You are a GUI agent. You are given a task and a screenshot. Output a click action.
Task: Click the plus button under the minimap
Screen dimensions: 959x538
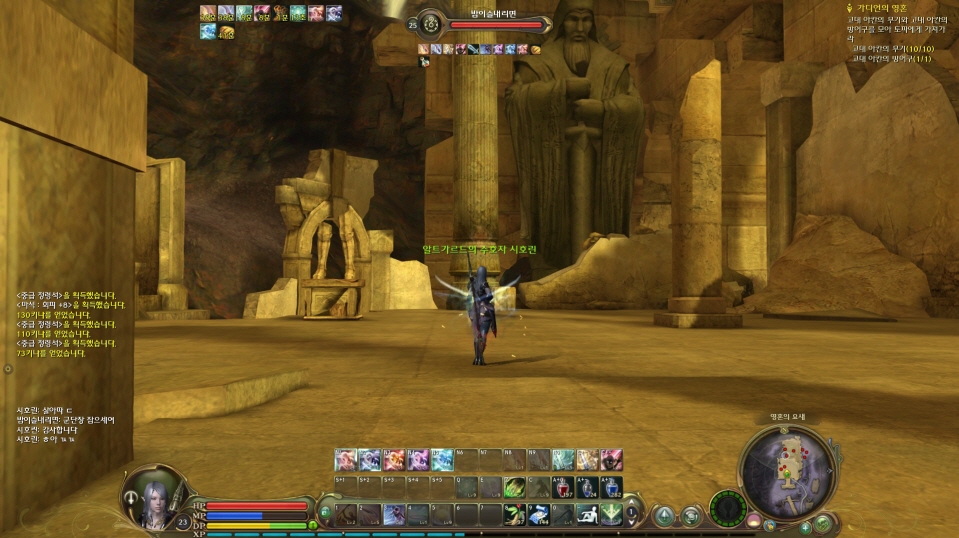pos(806,526)
